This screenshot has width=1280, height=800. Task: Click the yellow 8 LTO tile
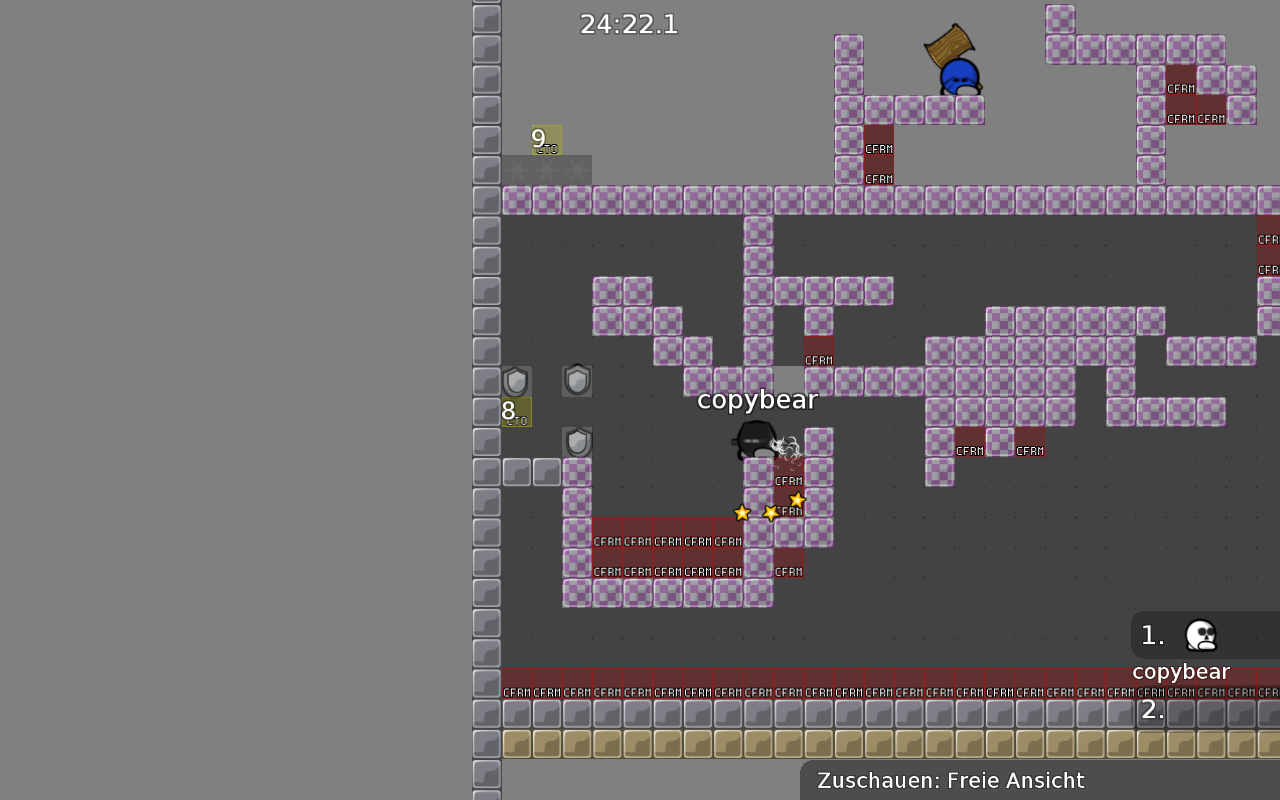pyautogui.click(x=516, y=411)
